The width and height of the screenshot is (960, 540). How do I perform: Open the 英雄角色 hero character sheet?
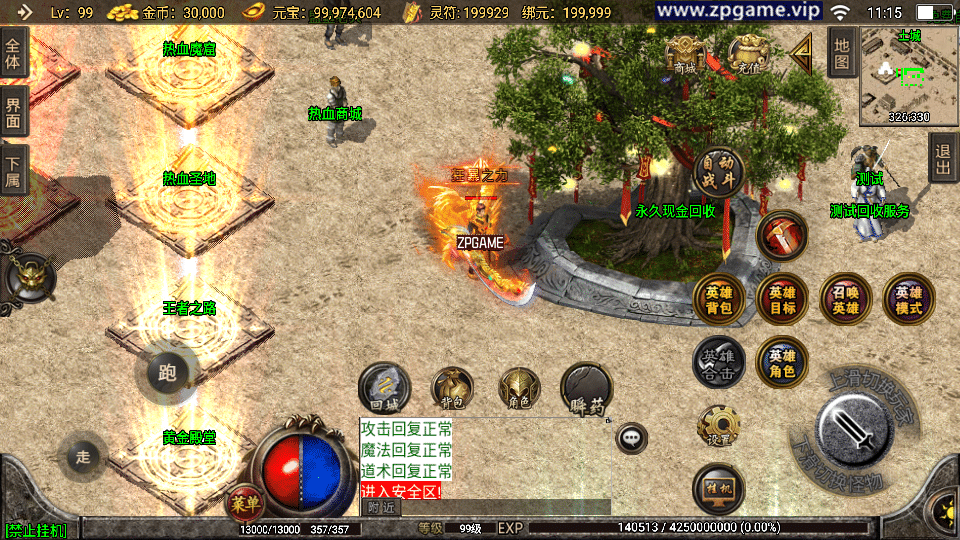782,361
